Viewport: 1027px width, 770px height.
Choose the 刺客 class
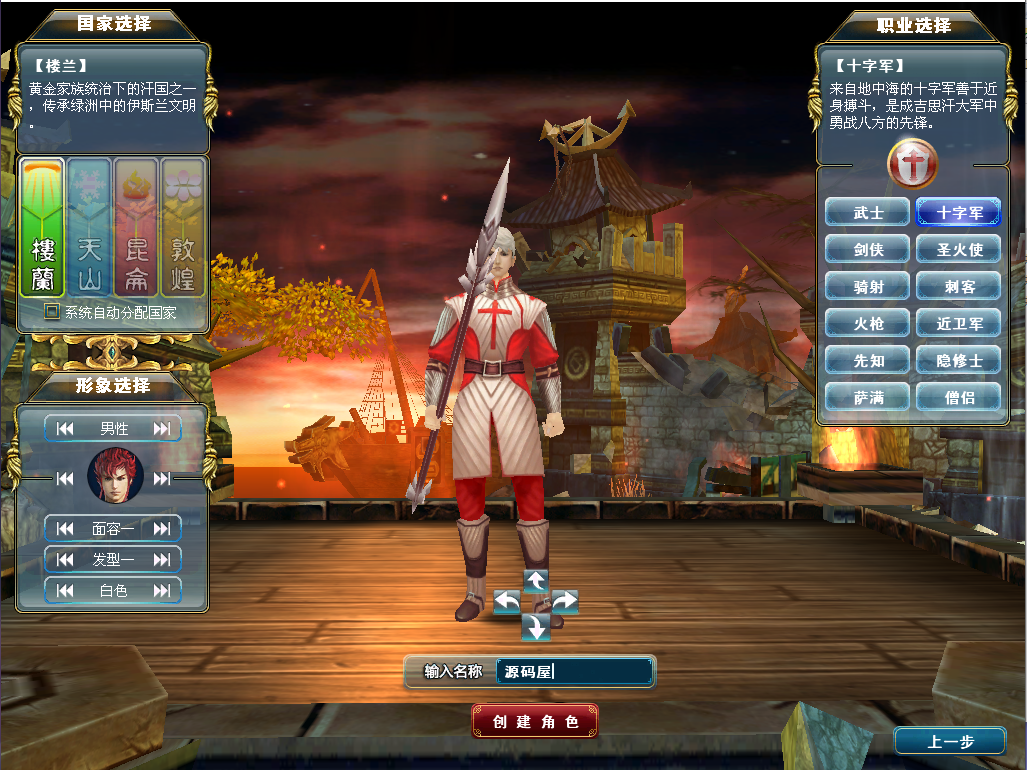click(958, 287)
